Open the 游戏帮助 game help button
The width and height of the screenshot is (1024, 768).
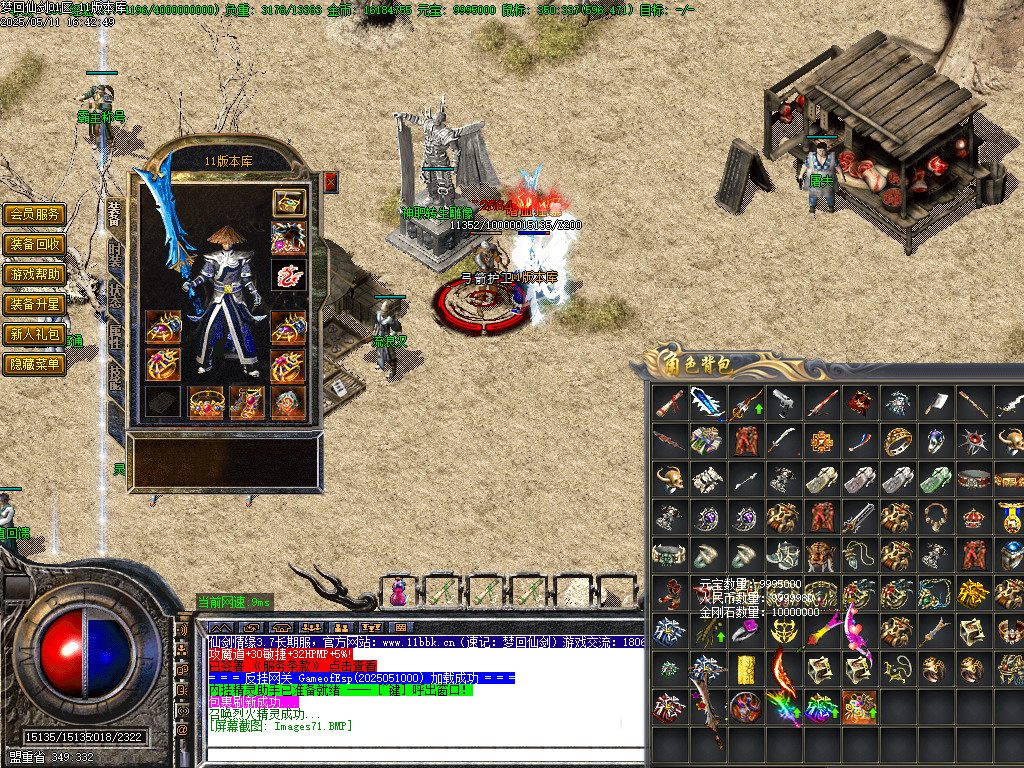pyautogui.click(x=35, y=274)
